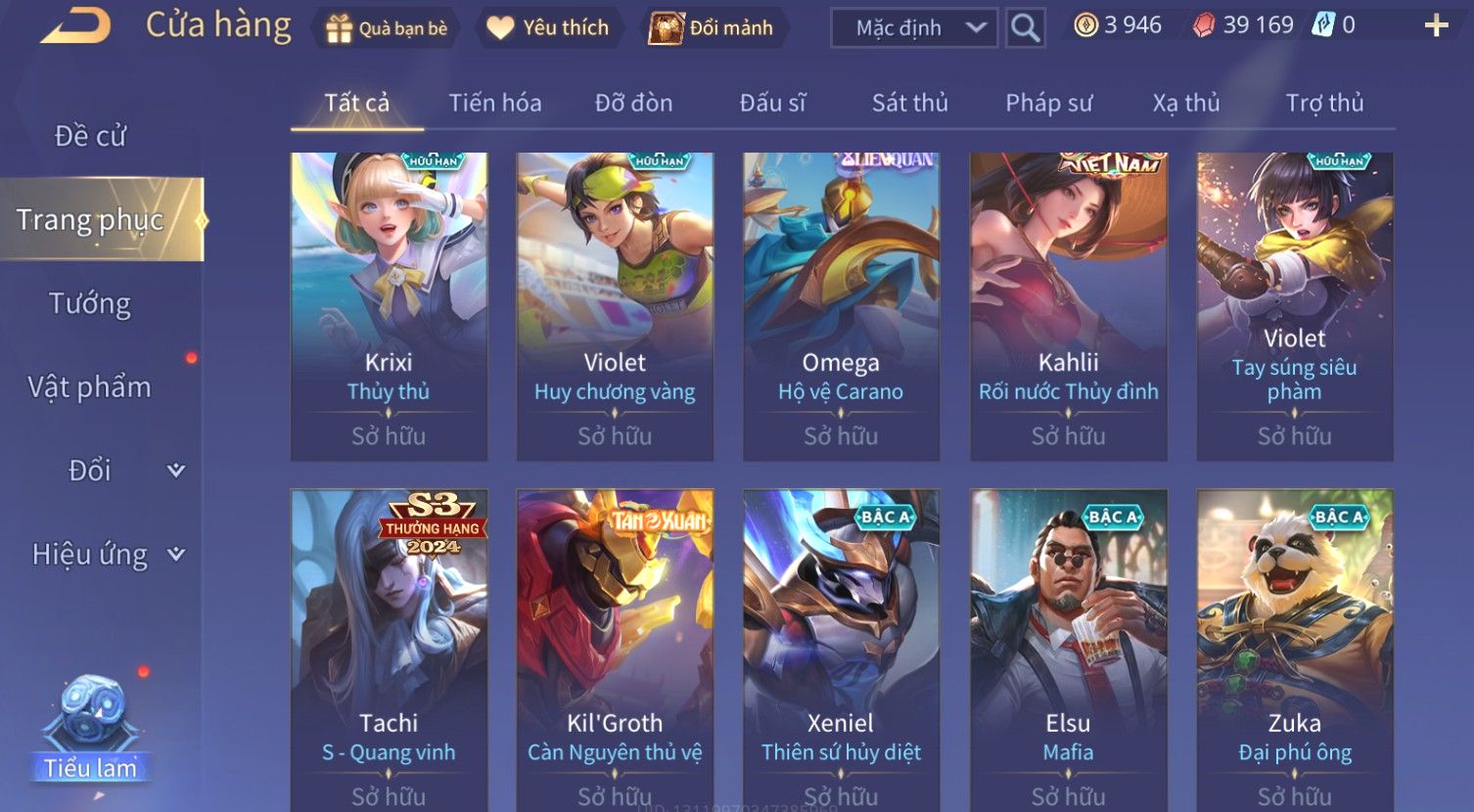Viewport: 1474px width, 812px height.
Task: Switch to the Tiến hóa tab
Action: (x=494, y=103)
